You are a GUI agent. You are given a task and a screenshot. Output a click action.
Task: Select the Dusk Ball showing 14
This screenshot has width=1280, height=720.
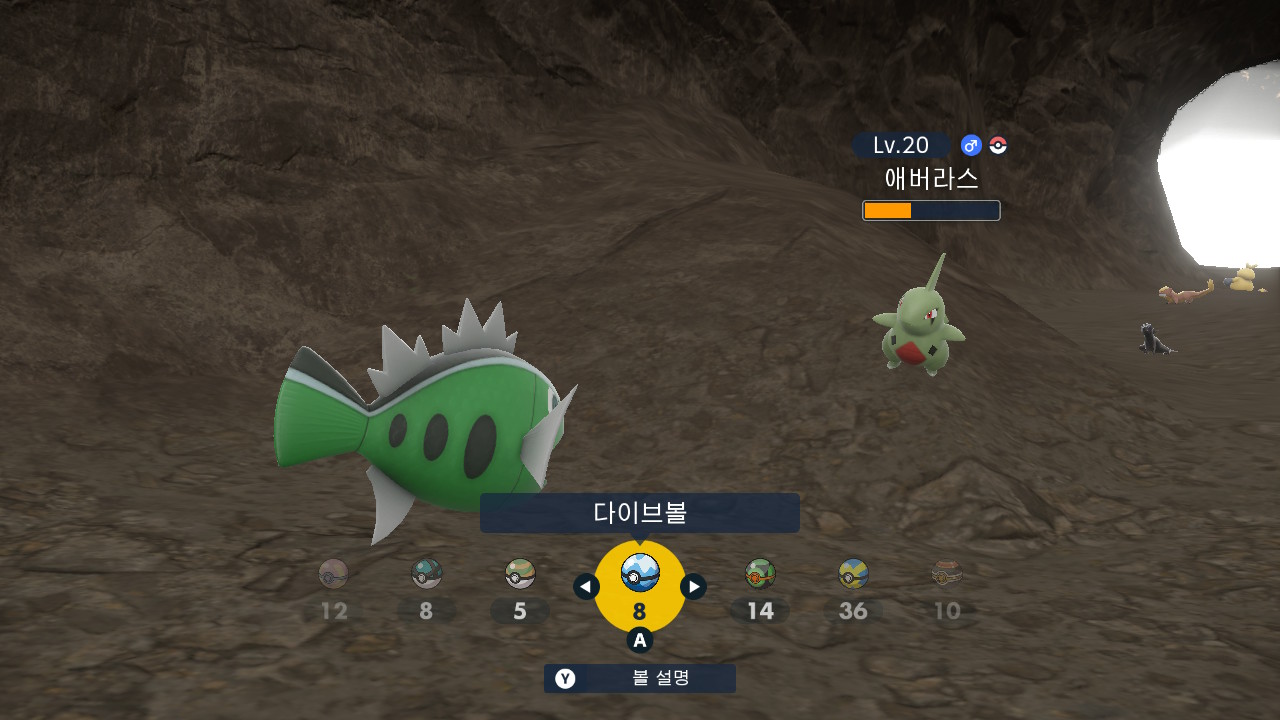point(760,574)
